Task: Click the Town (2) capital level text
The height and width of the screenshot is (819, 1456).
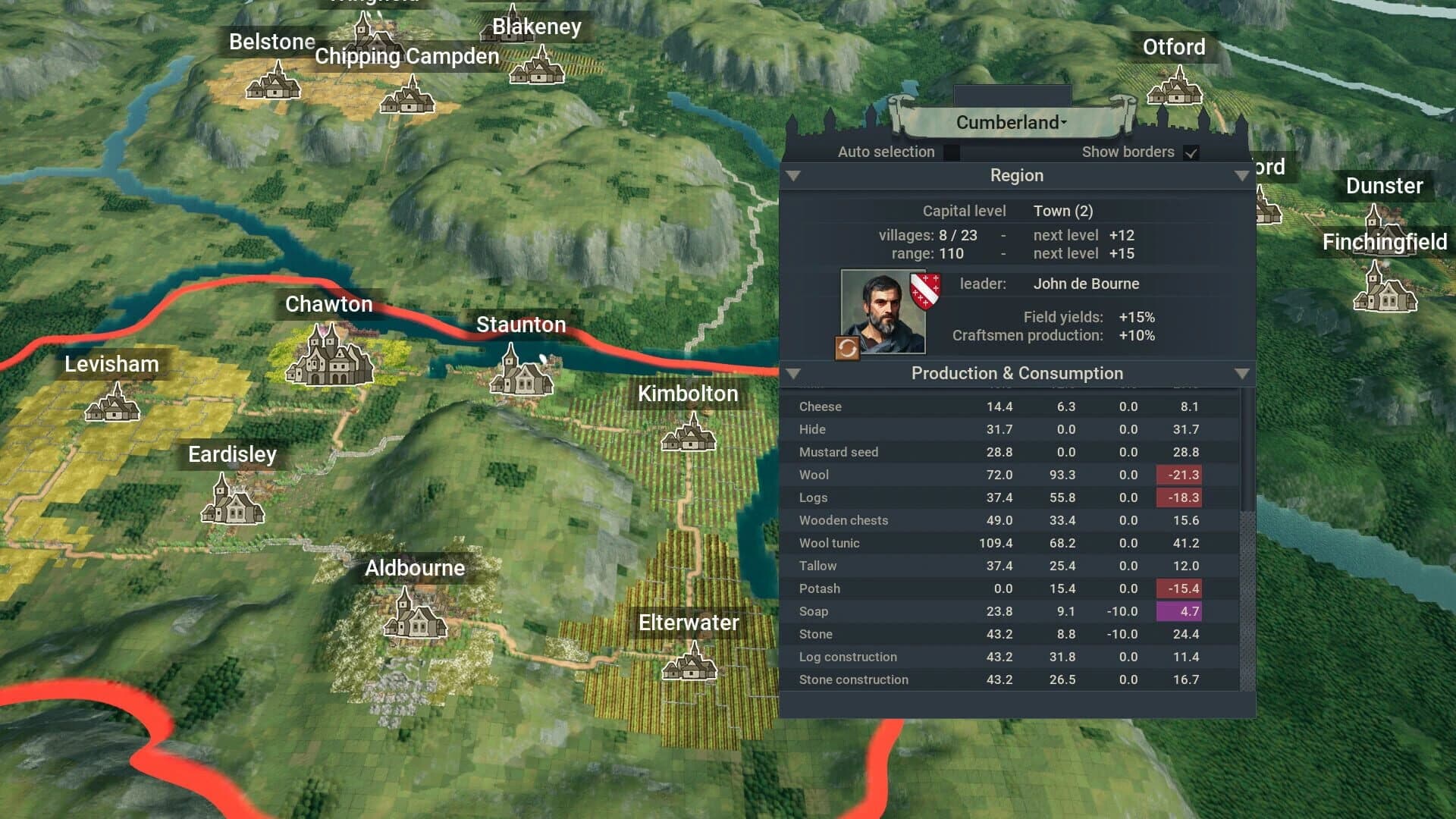Action: 1063,211
